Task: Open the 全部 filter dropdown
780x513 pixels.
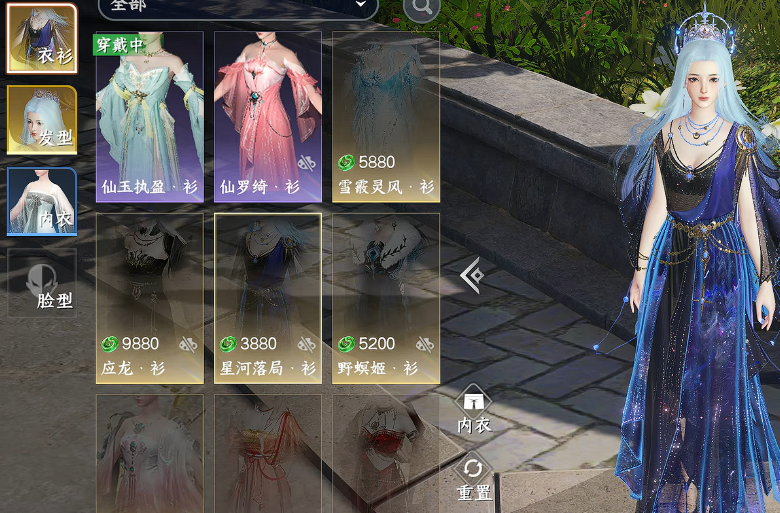Action: click(x=238, y=6)
